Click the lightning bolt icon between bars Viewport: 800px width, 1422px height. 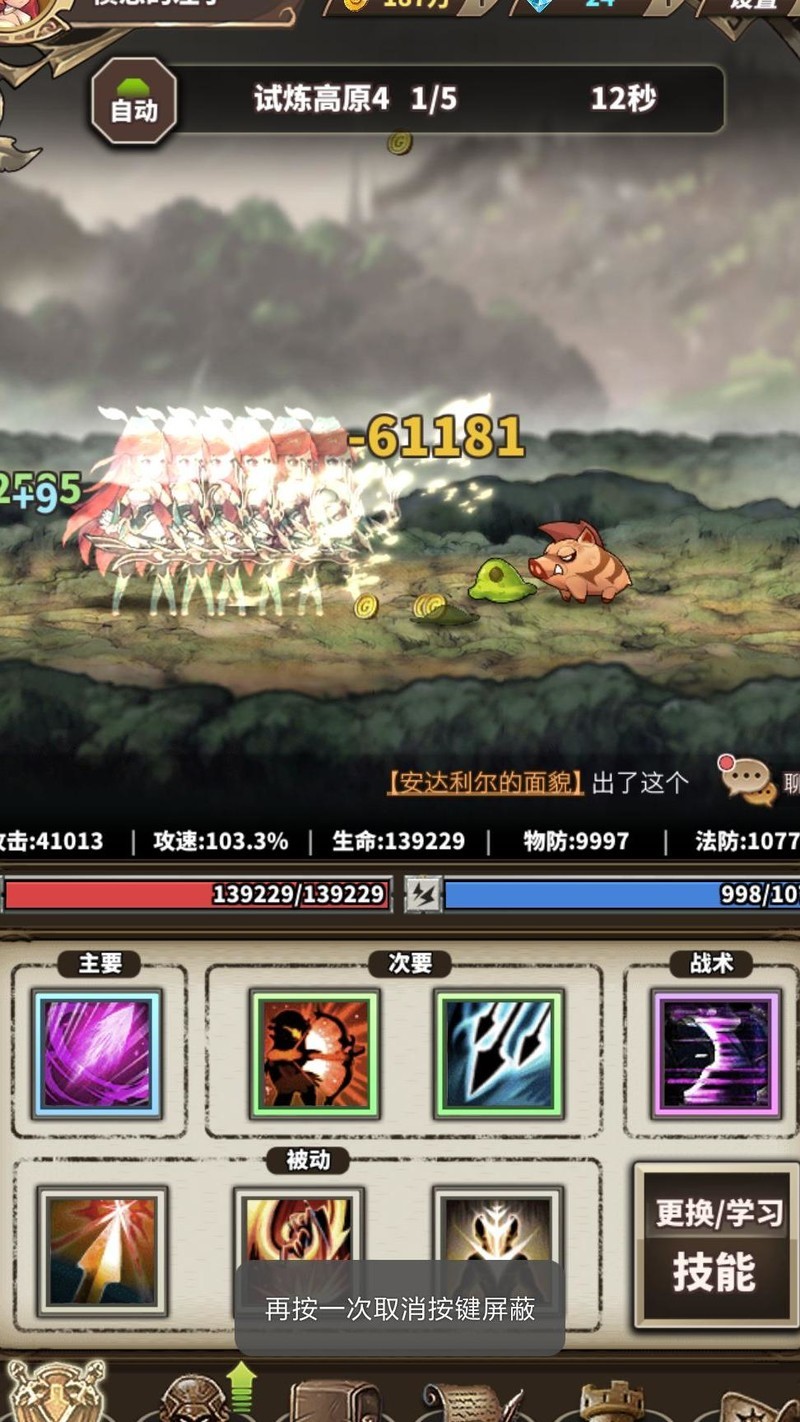(423, 893)
